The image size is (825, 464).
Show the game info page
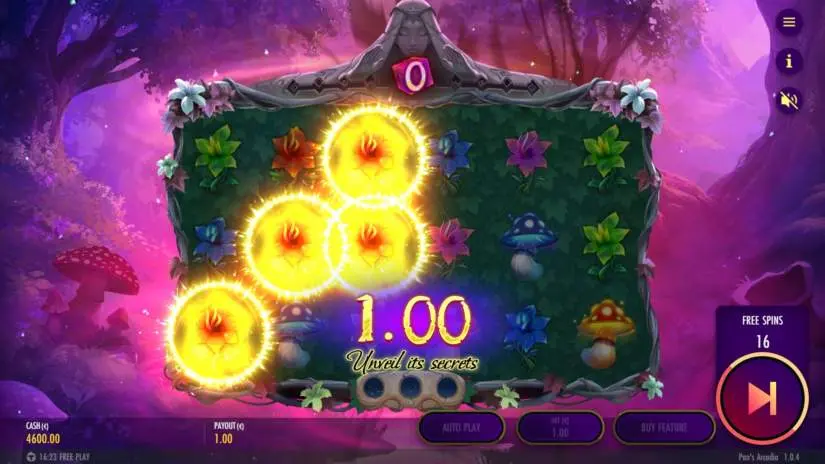(x=789, y=61)
